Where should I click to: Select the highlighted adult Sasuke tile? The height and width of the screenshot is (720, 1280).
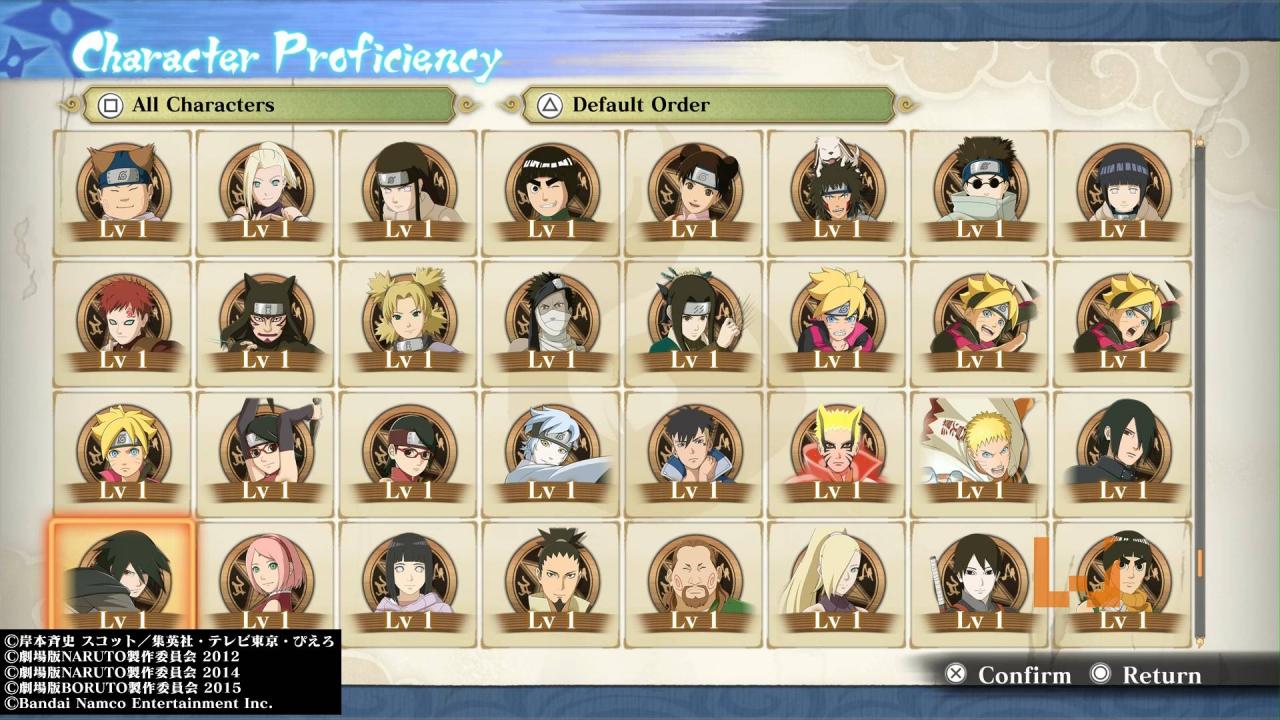click(x=122, y=580)
